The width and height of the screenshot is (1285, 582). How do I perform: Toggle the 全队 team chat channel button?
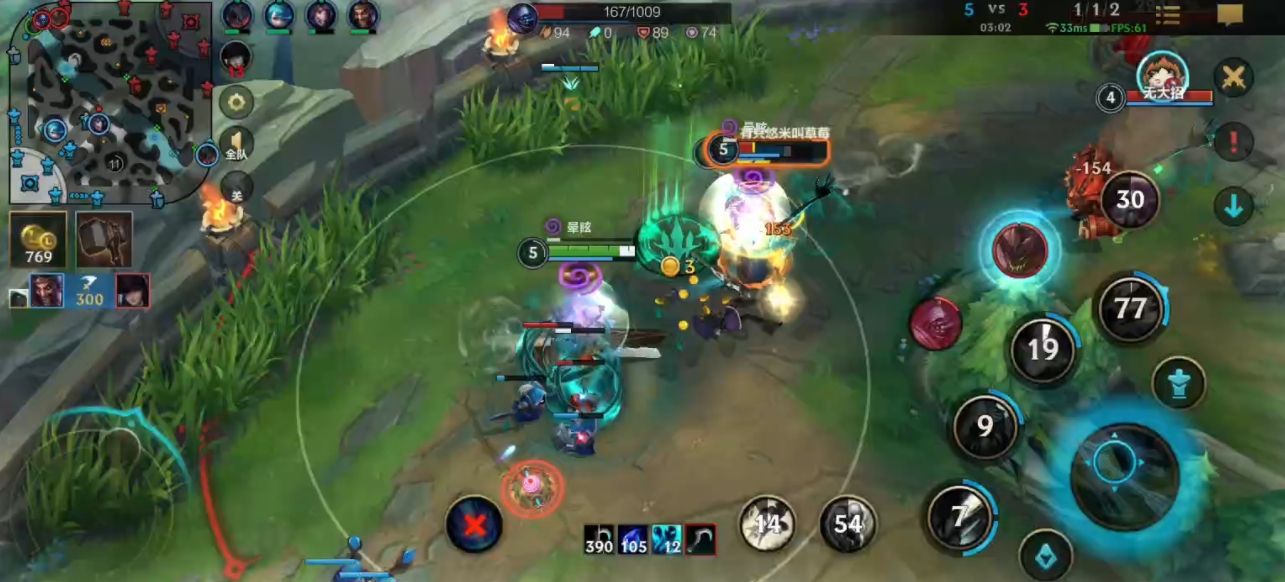237,146
